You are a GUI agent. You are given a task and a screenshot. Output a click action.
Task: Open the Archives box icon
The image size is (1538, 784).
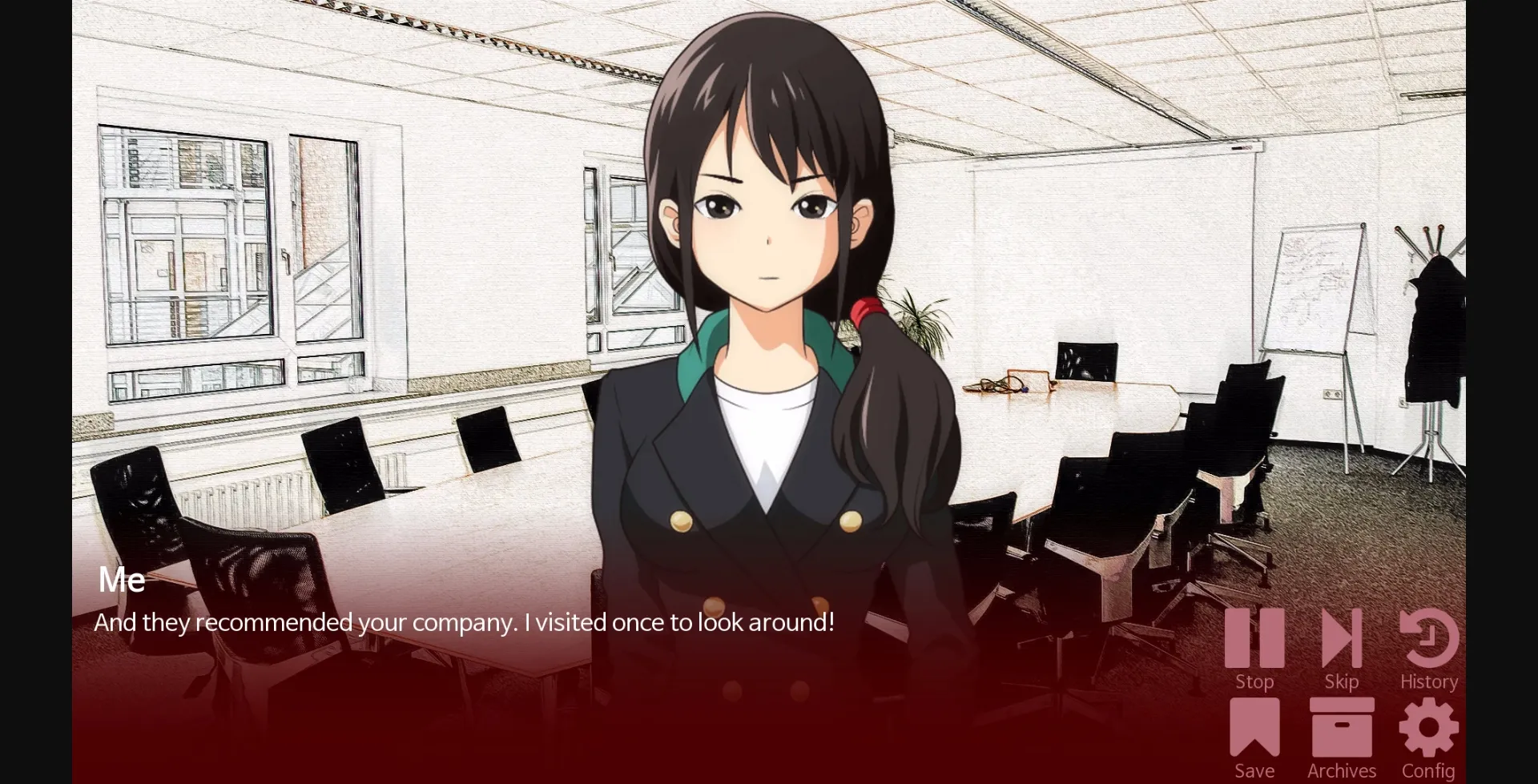coord(1342,729)
